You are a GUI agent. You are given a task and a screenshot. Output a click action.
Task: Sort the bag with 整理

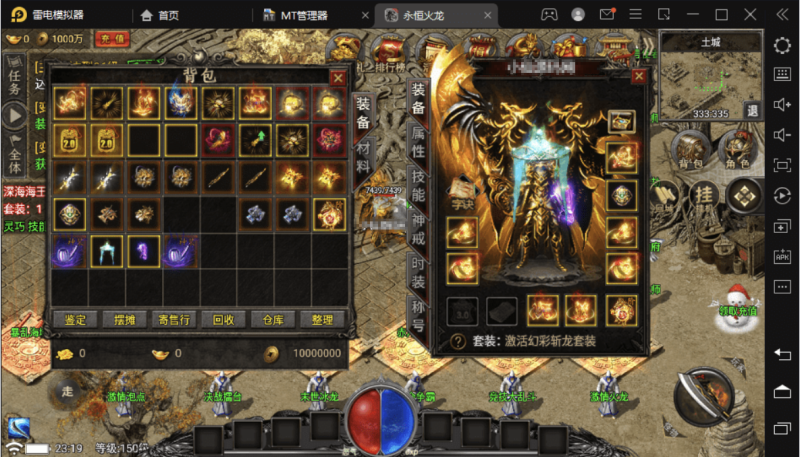(322, 320)
